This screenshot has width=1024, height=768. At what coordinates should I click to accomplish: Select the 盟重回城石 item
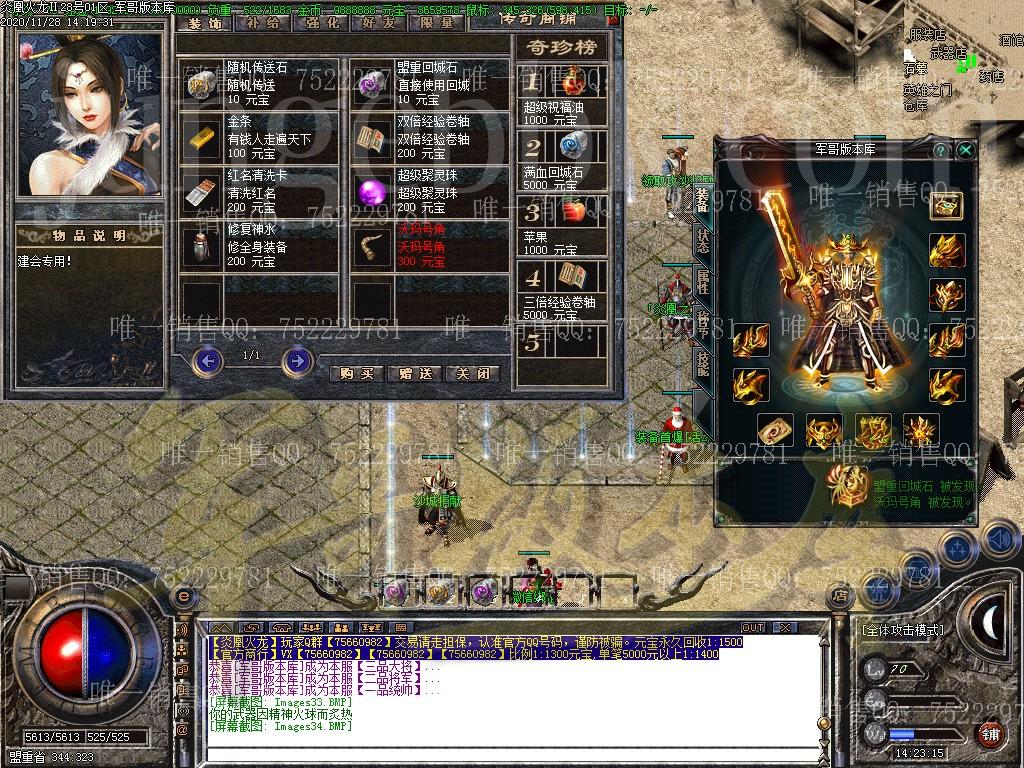click(x=371, y=85)
